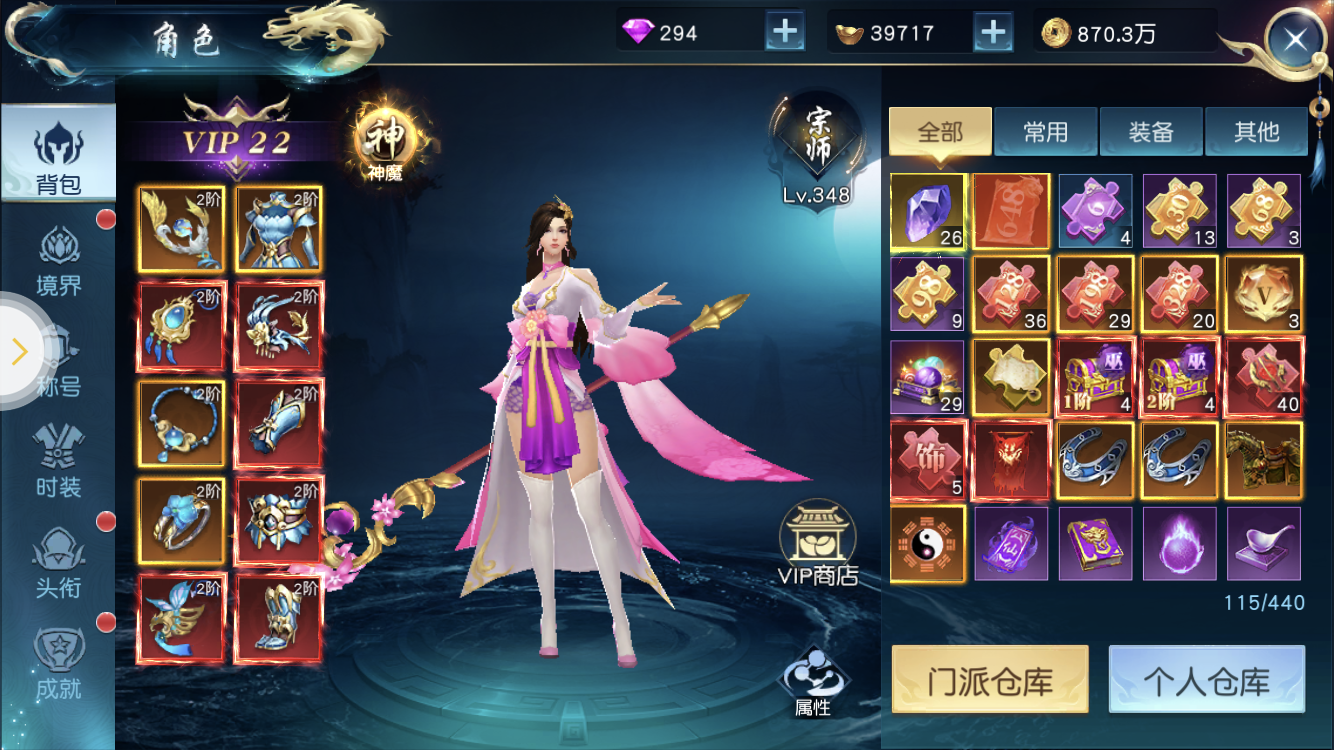Open the 境界 panel from sidebar
Screen dimensions: 1334x750
pyautogui.click(x=57, y=250)
